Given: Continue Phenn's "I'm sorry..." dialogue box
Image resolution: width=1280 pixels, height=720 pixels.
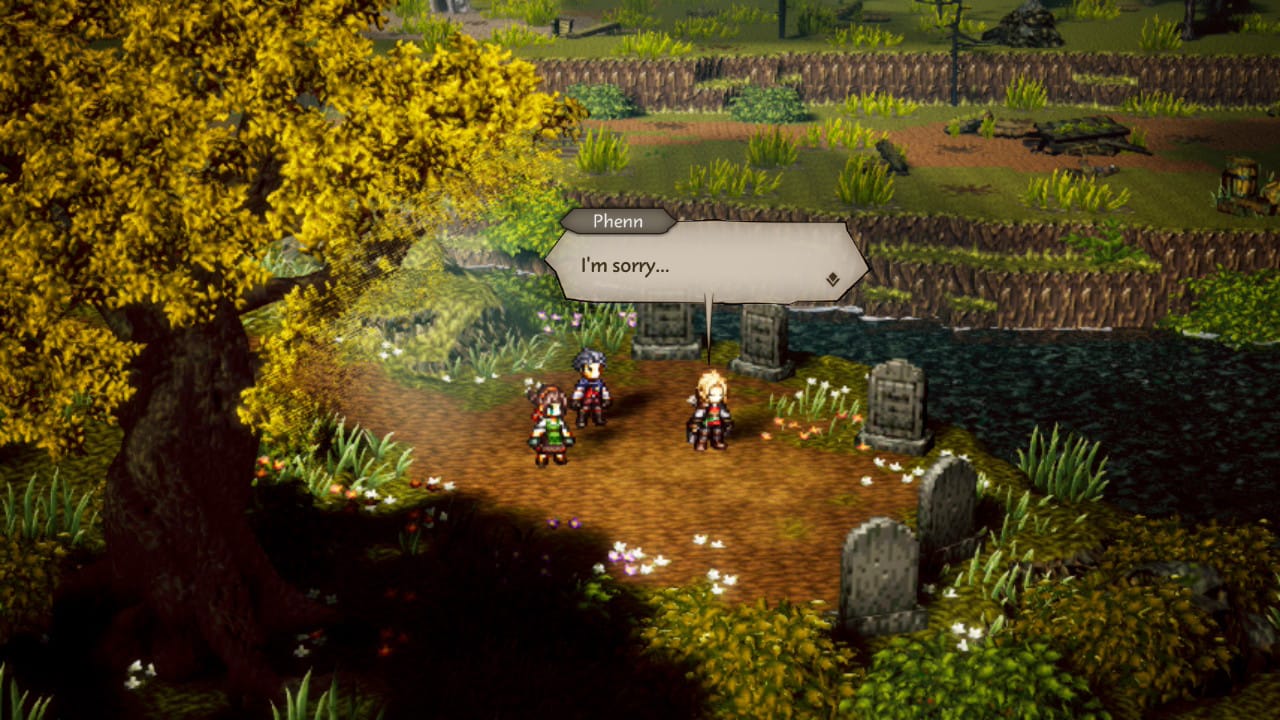Looking at the screenshot, I should tap(705, 263).
